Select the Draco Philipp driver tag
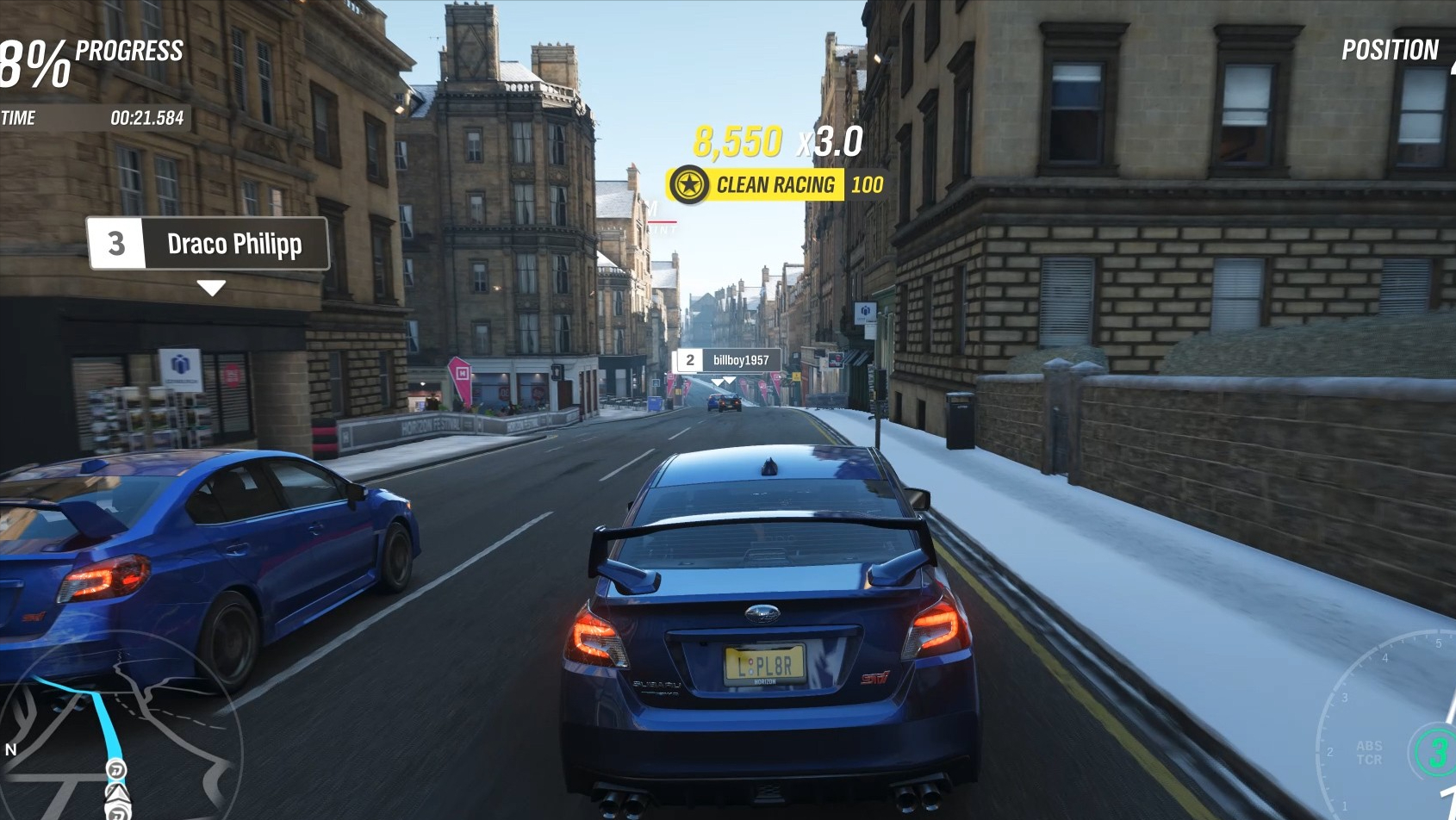 pyautogui.click(x=208, y=244)
